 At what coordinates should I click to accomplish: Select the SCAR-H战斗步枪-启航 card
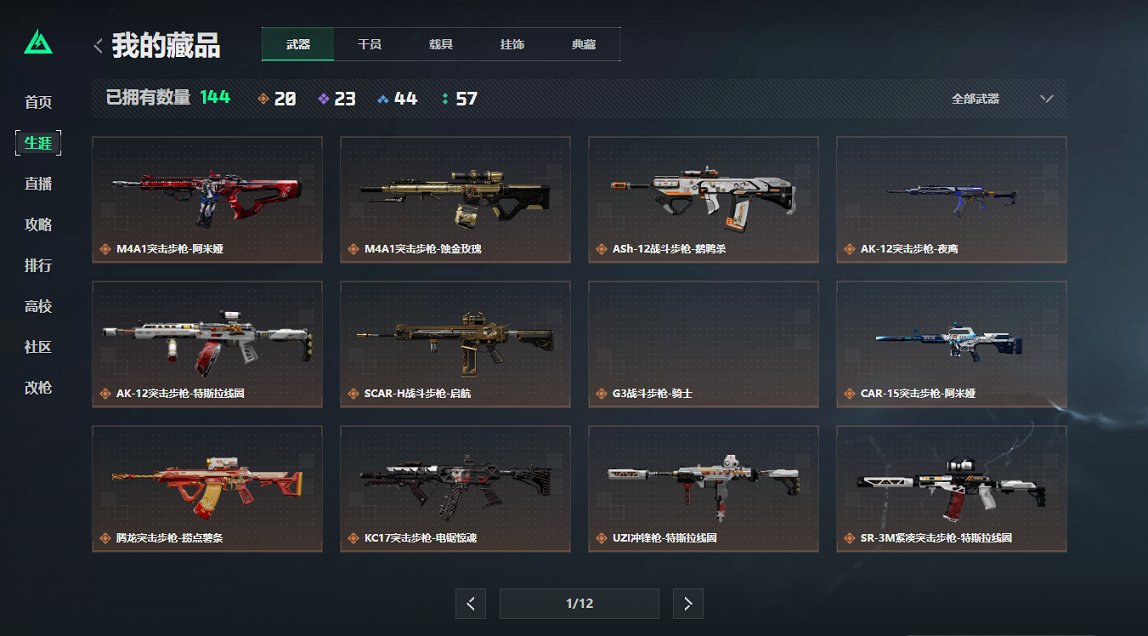tap(455, 344)
